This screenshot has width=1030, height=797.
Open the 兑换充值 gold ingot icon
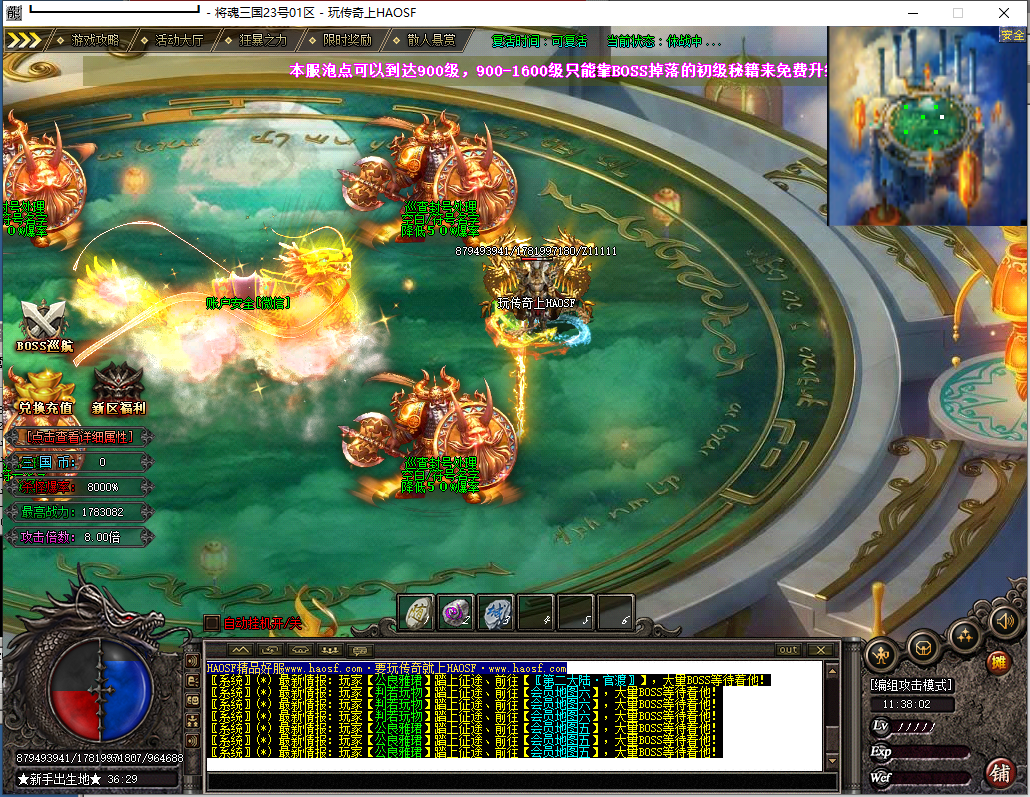[45, 392]
